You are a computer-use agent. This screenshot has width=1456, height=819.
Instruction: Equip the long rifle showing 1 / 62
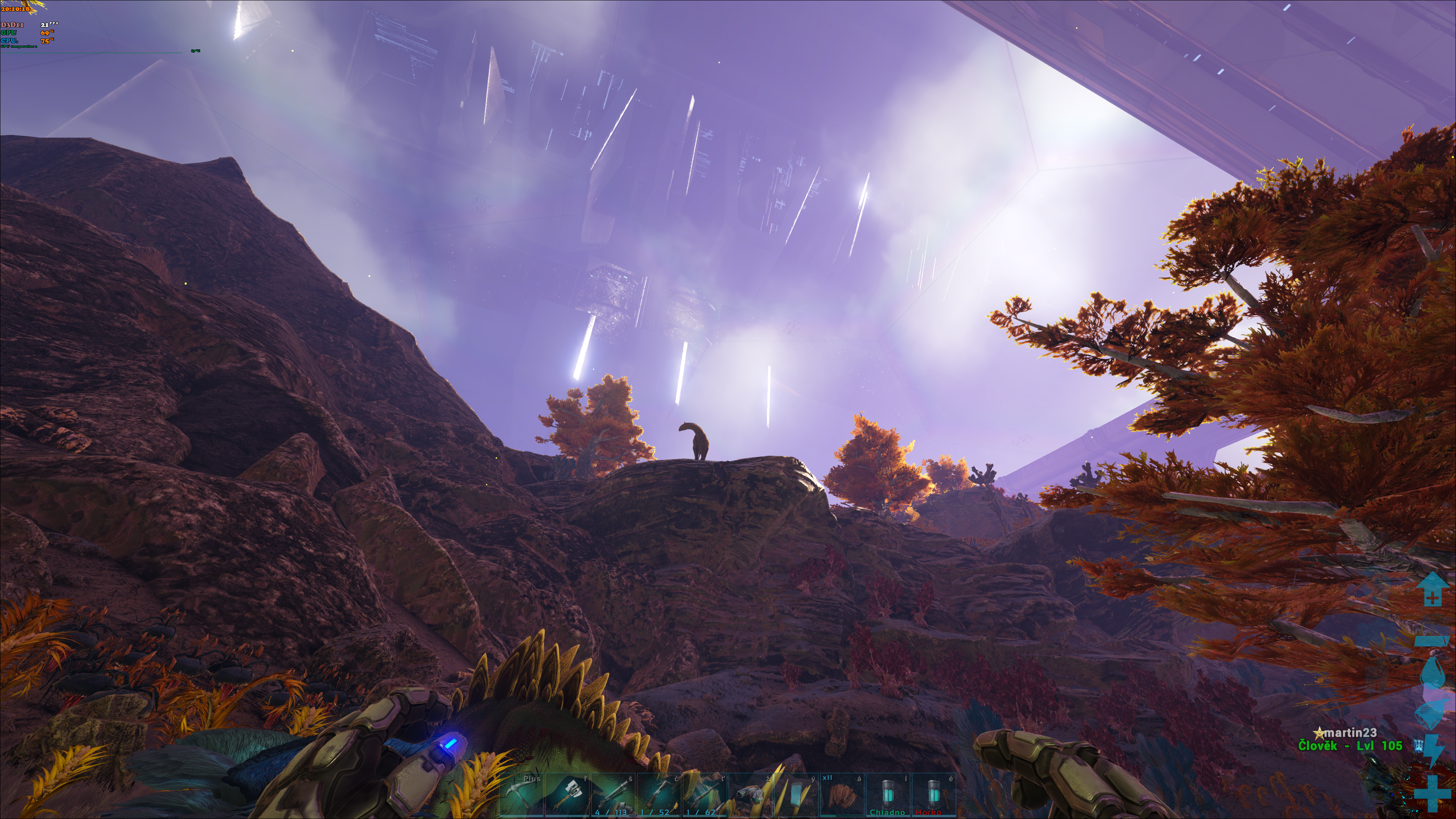tap(705, 795)
